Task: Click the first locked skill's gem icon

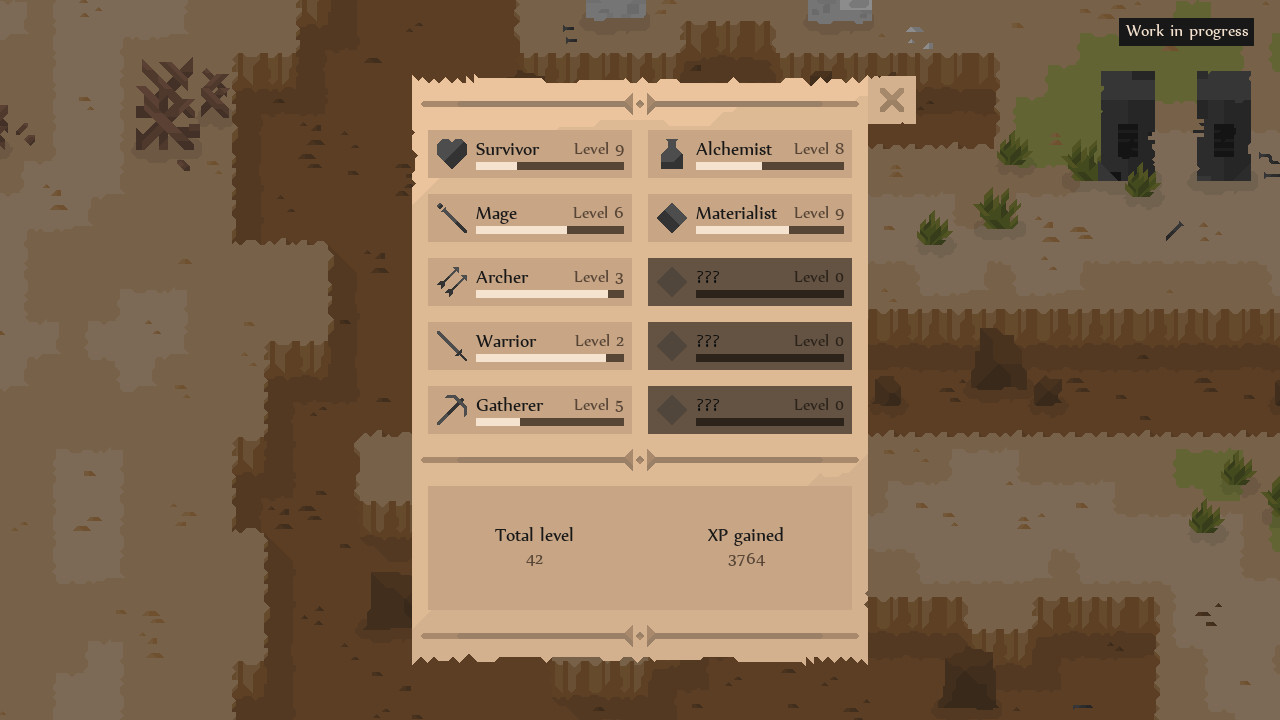Action: pyautogui.click(x=671, y=282)
